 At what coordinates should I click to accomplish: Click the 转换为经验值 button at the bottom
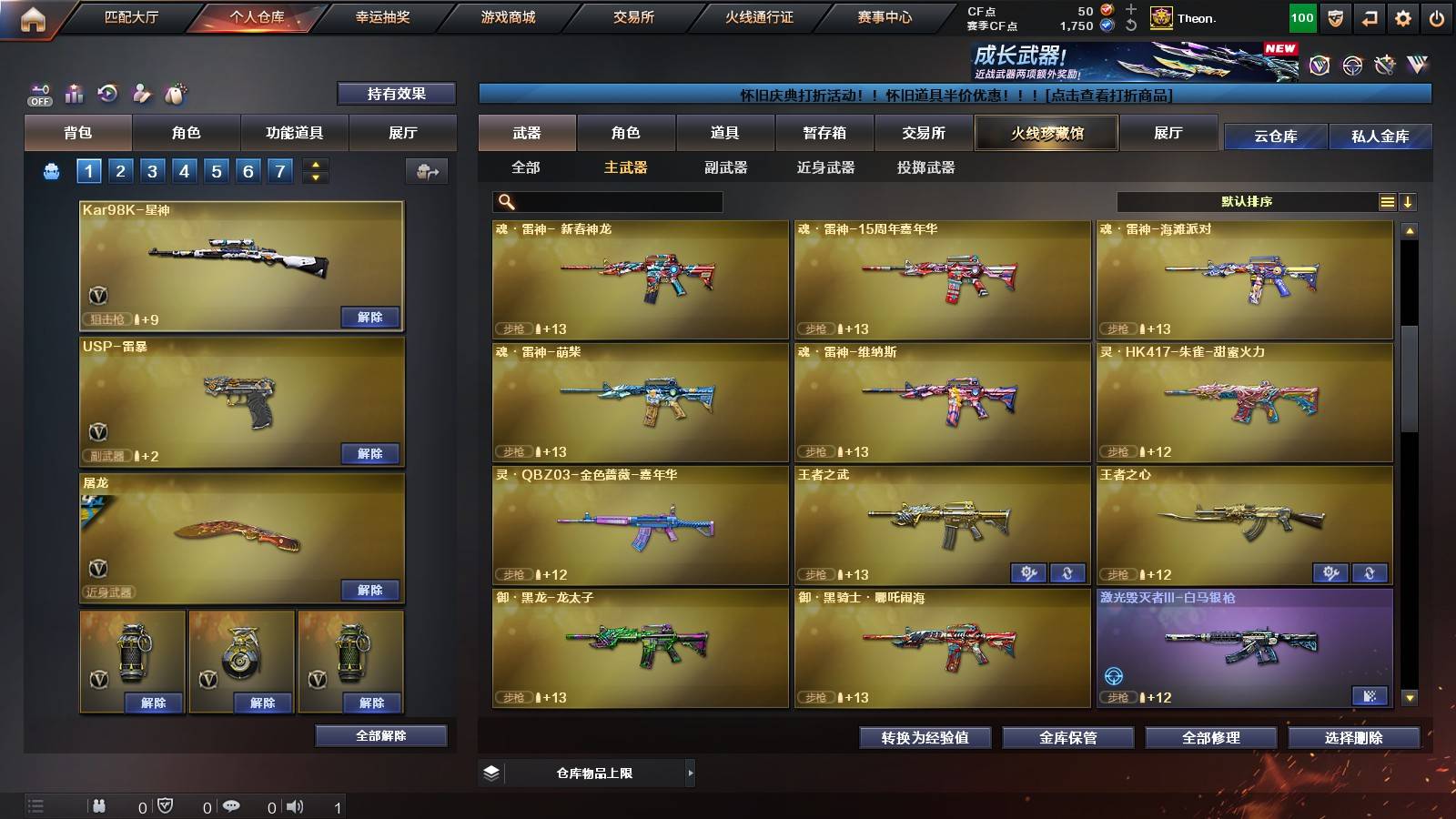point(925,738)
